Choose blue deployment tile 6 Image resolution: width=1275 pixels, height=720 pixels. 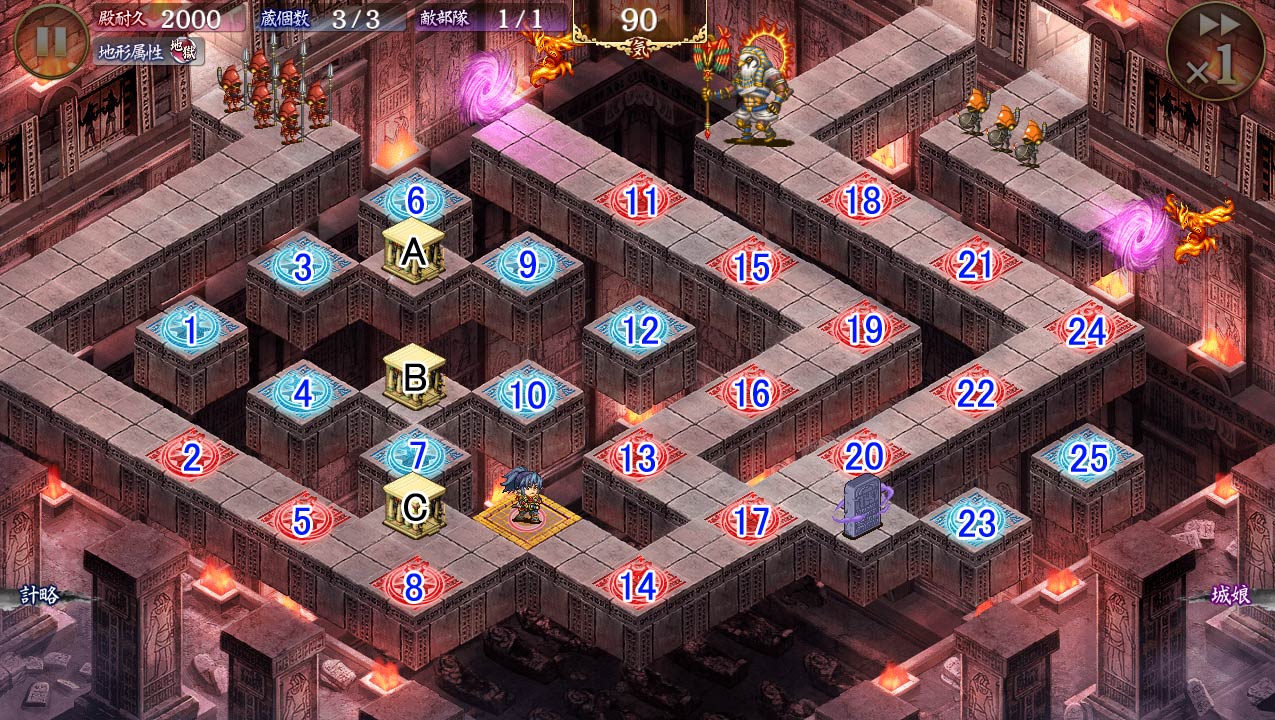415,202
